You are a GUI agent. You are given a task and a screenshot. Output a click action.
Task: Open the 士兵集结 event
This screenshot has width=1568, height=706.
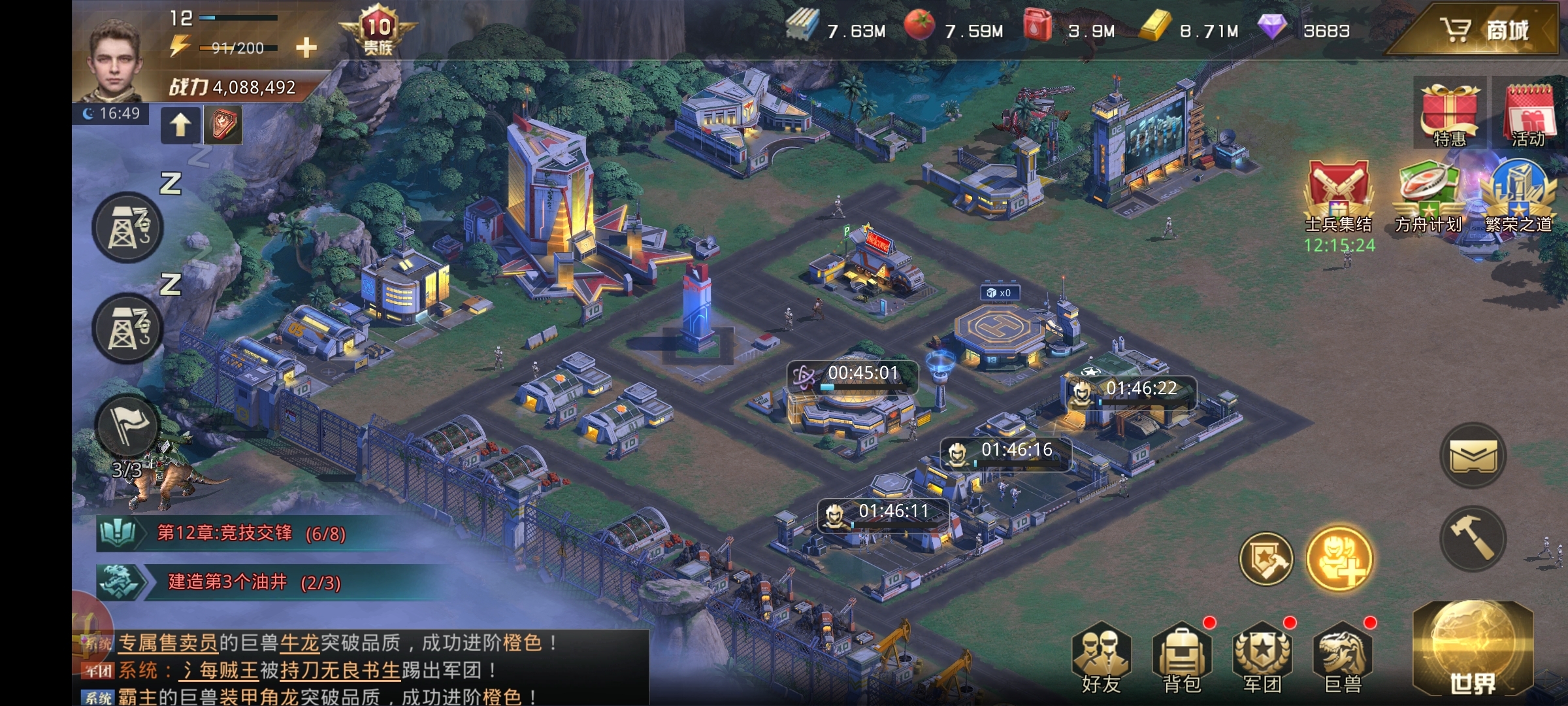click(x=1337, y=196)
